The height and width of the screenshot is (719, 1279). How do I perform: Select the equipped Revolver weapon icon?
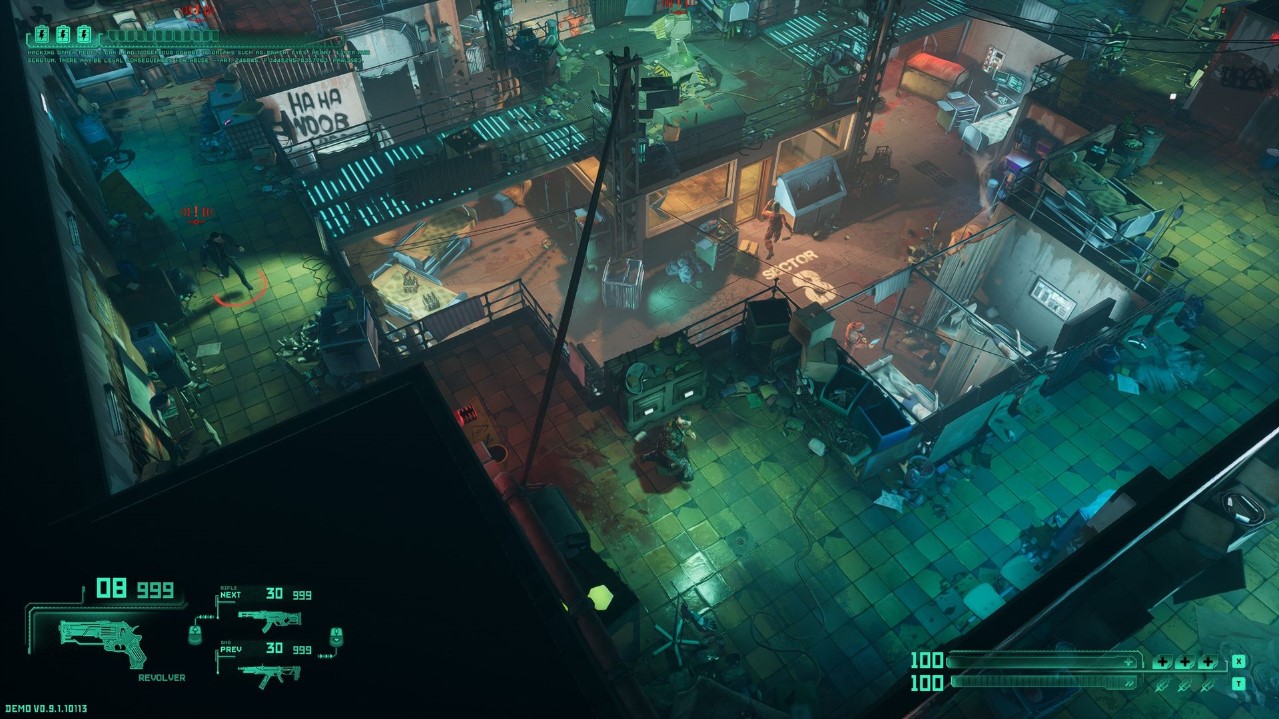pos(103,640)
